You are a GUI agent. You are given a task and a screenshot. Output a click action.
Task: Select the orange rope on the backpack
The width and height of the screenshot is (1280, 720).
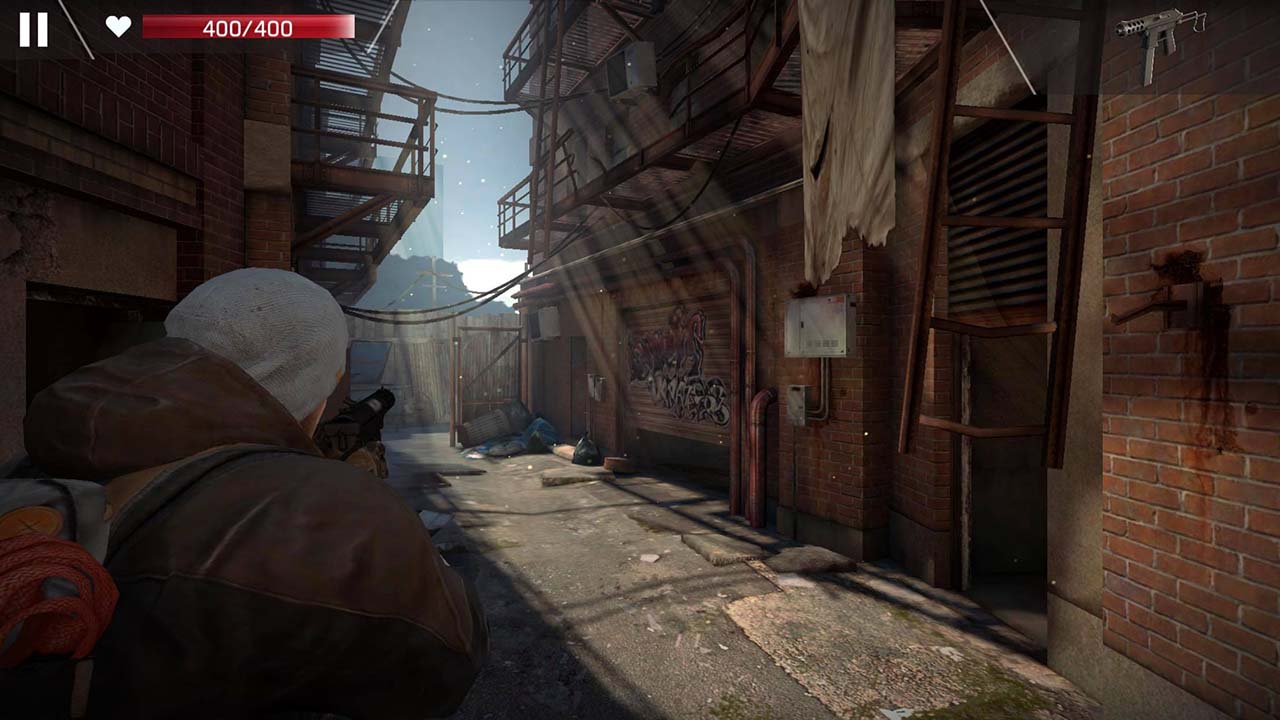click(x=45, y=590)
